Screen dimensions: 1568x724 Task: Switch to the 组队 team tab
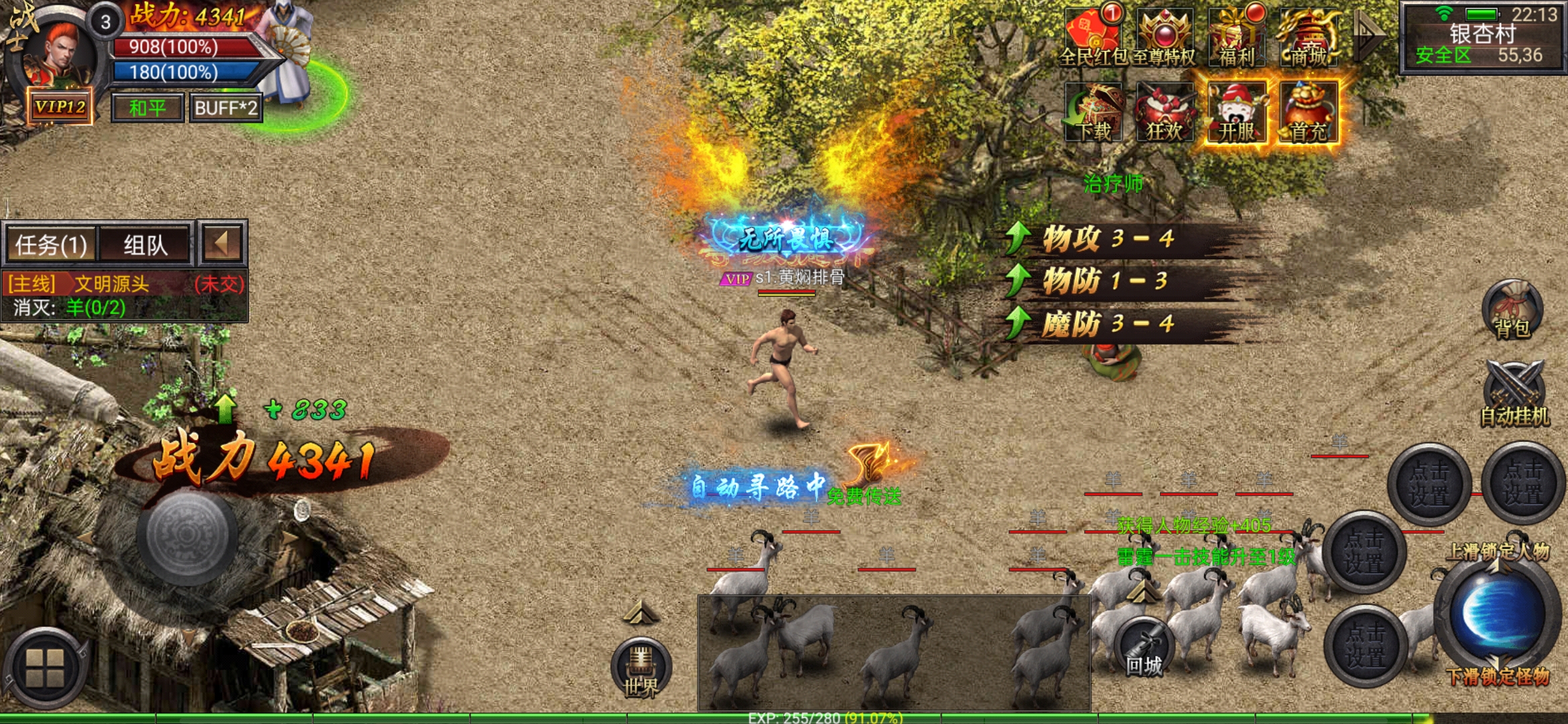coord(145,245)
